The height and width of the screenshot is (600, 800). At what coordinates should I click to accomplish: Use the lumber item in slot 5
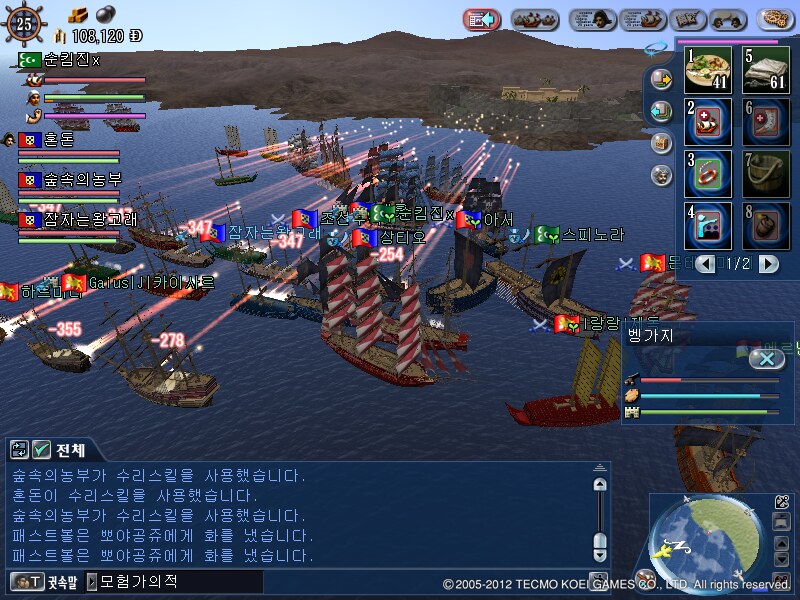pyautogui.click(x=767, y=70)
